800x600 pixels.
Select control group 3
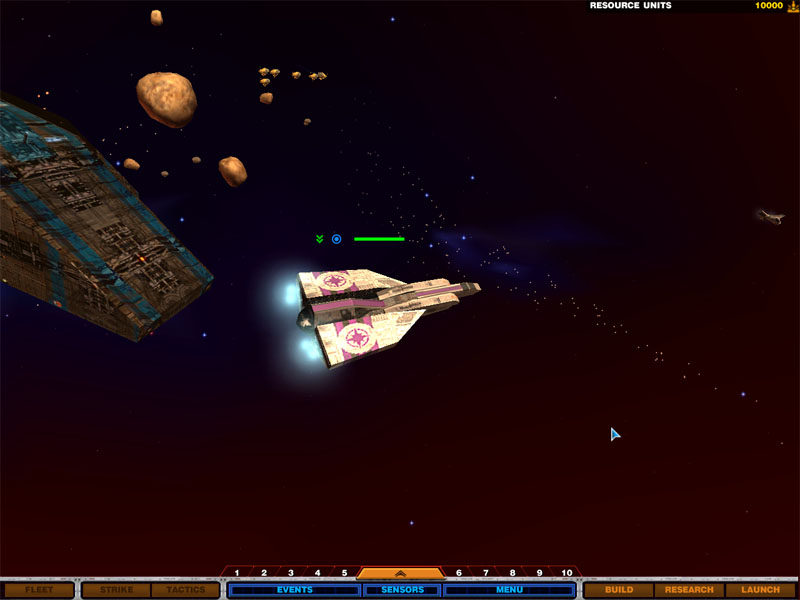pyautogui.click(x=291, y=573)
